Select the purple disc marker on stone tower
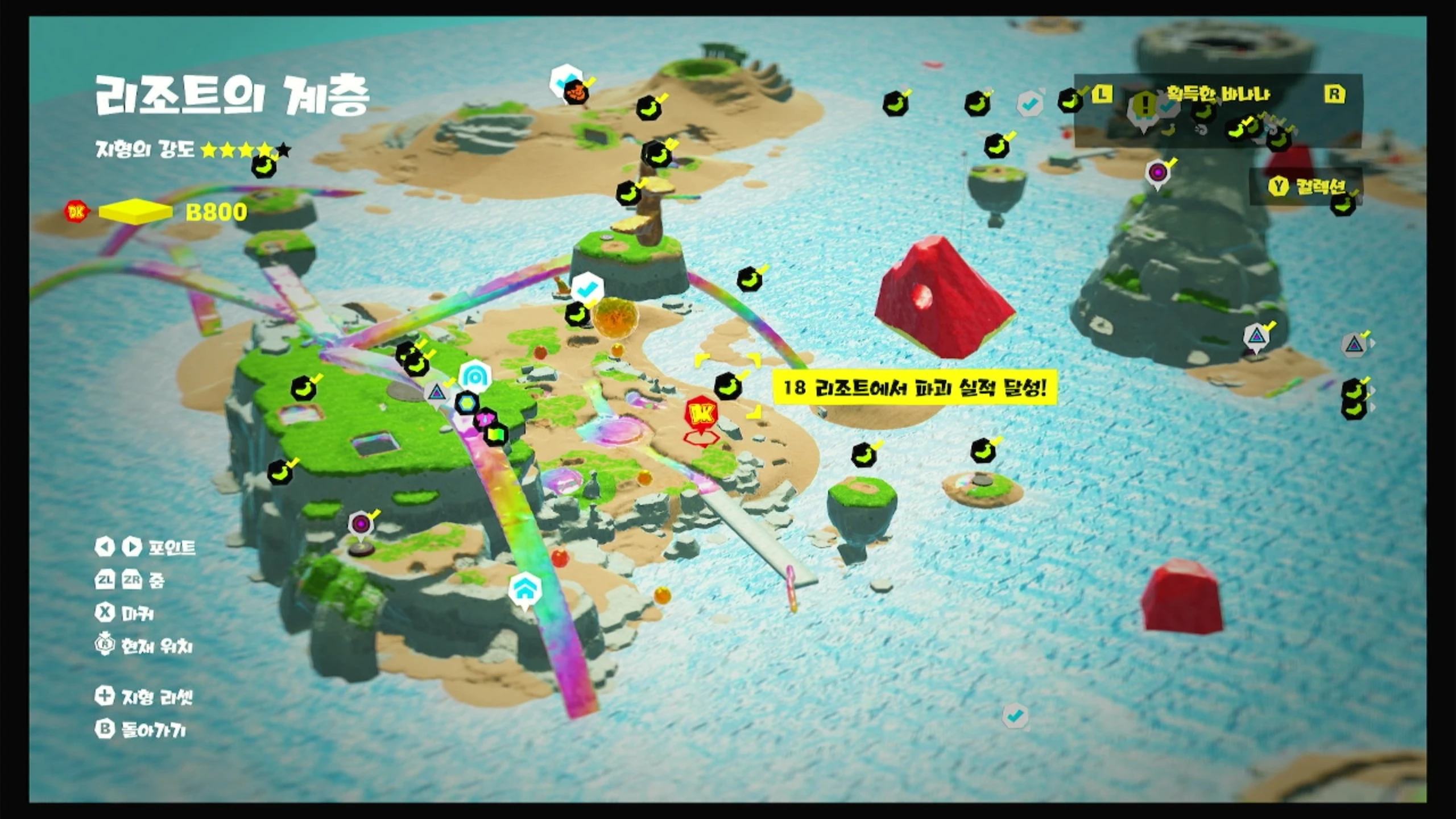 pos(1157,172)
